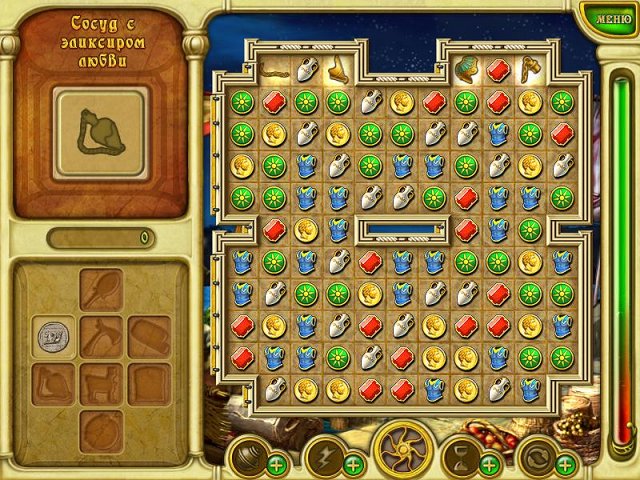
Task: Add hourglass charges with the plus button
Action: click(x=490, y=464)
